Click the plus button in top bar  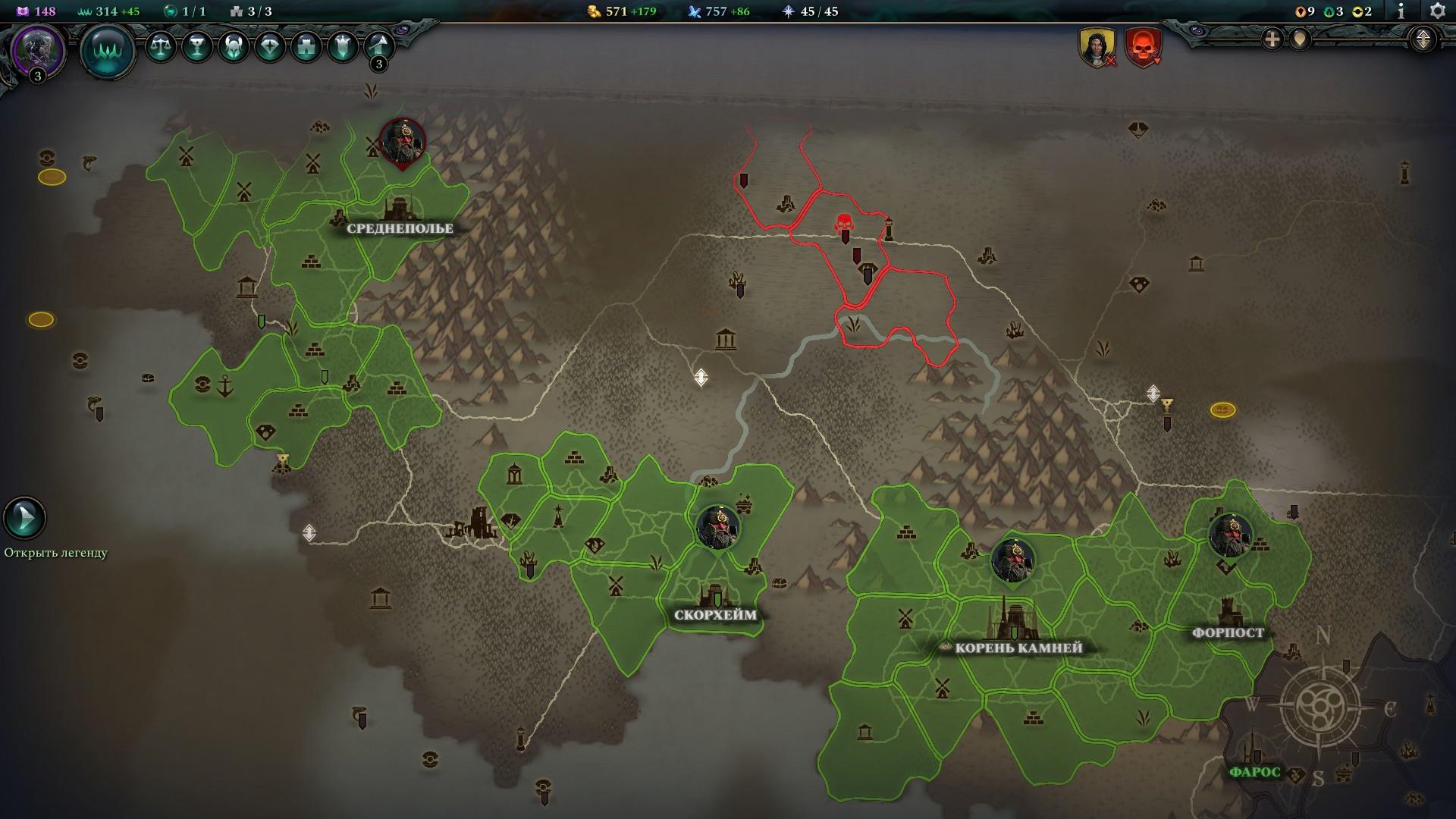coord(1272,39)
